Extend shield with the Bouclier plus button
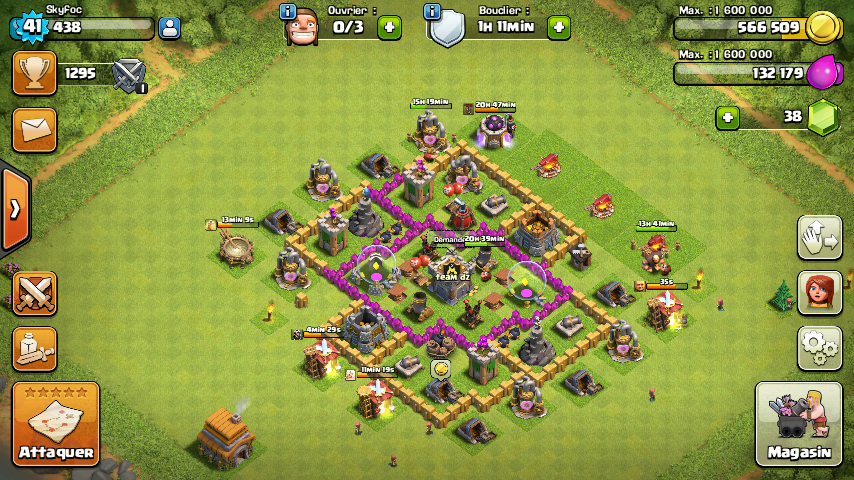The image size is (854, 480). (558, 27)
